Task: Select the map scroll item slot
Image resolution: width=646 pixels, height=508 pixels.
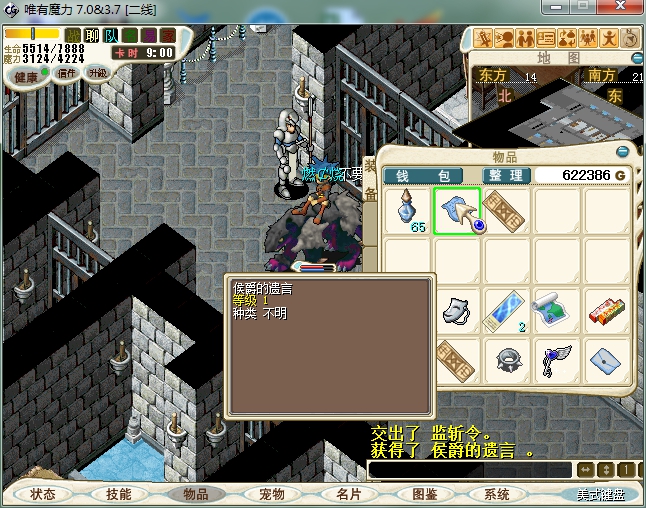Action: (555, 309)
